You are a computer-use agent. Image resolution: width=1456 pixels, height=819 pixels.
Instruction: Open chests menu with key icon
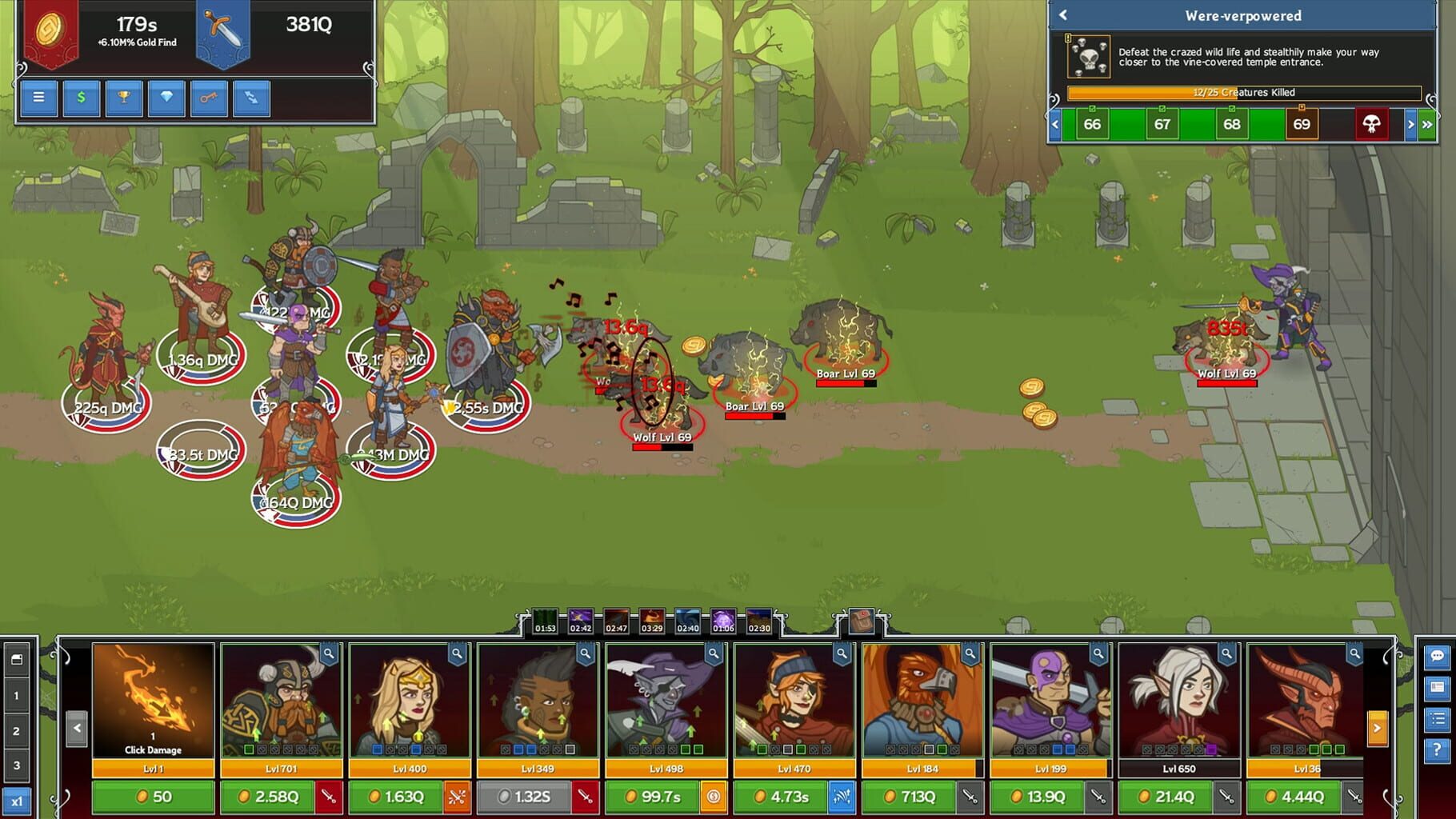(x=208, y=98)
